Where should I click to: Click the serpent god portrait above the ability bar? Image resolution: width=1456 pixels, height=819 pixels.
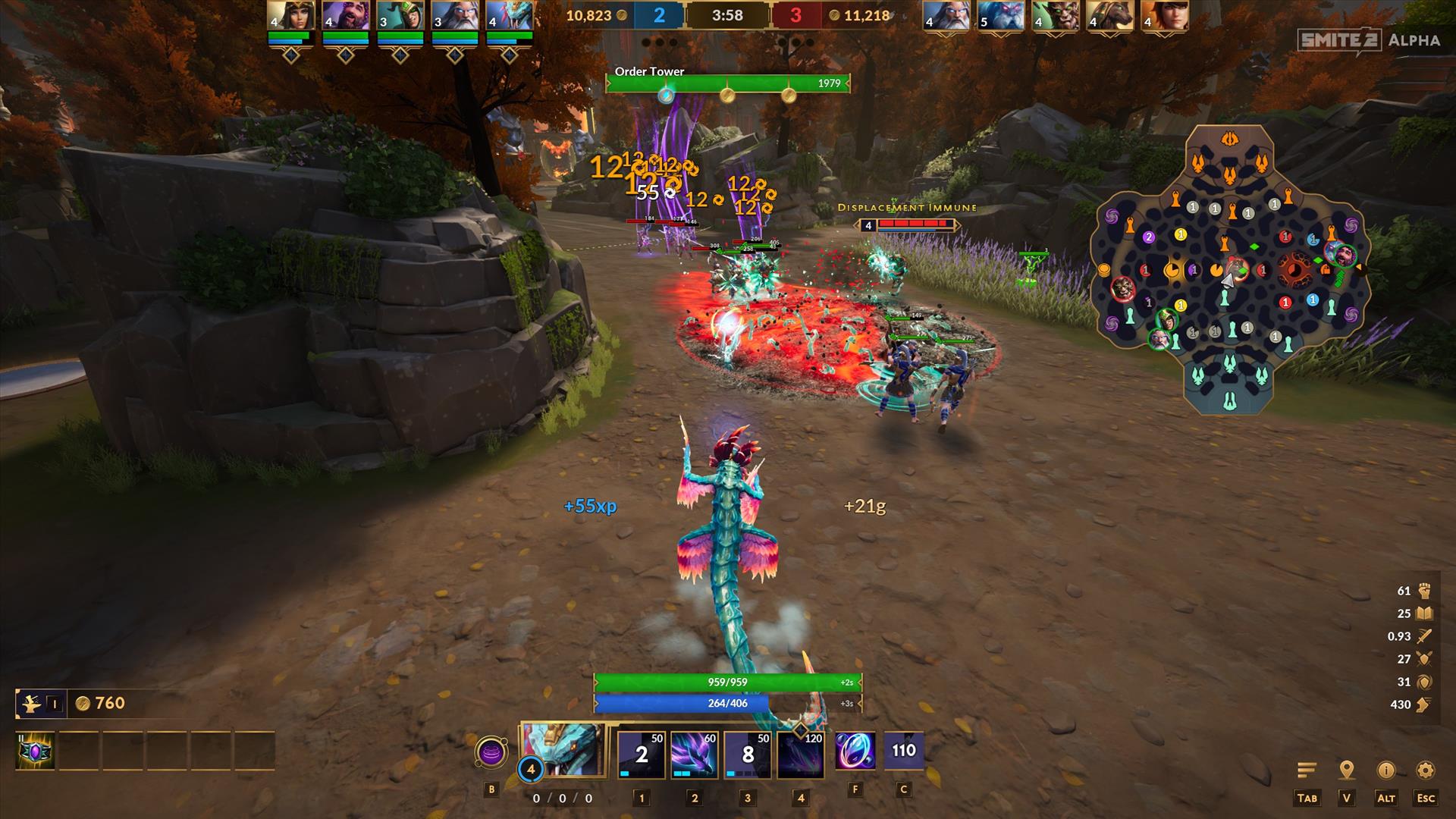coord(563,750)
